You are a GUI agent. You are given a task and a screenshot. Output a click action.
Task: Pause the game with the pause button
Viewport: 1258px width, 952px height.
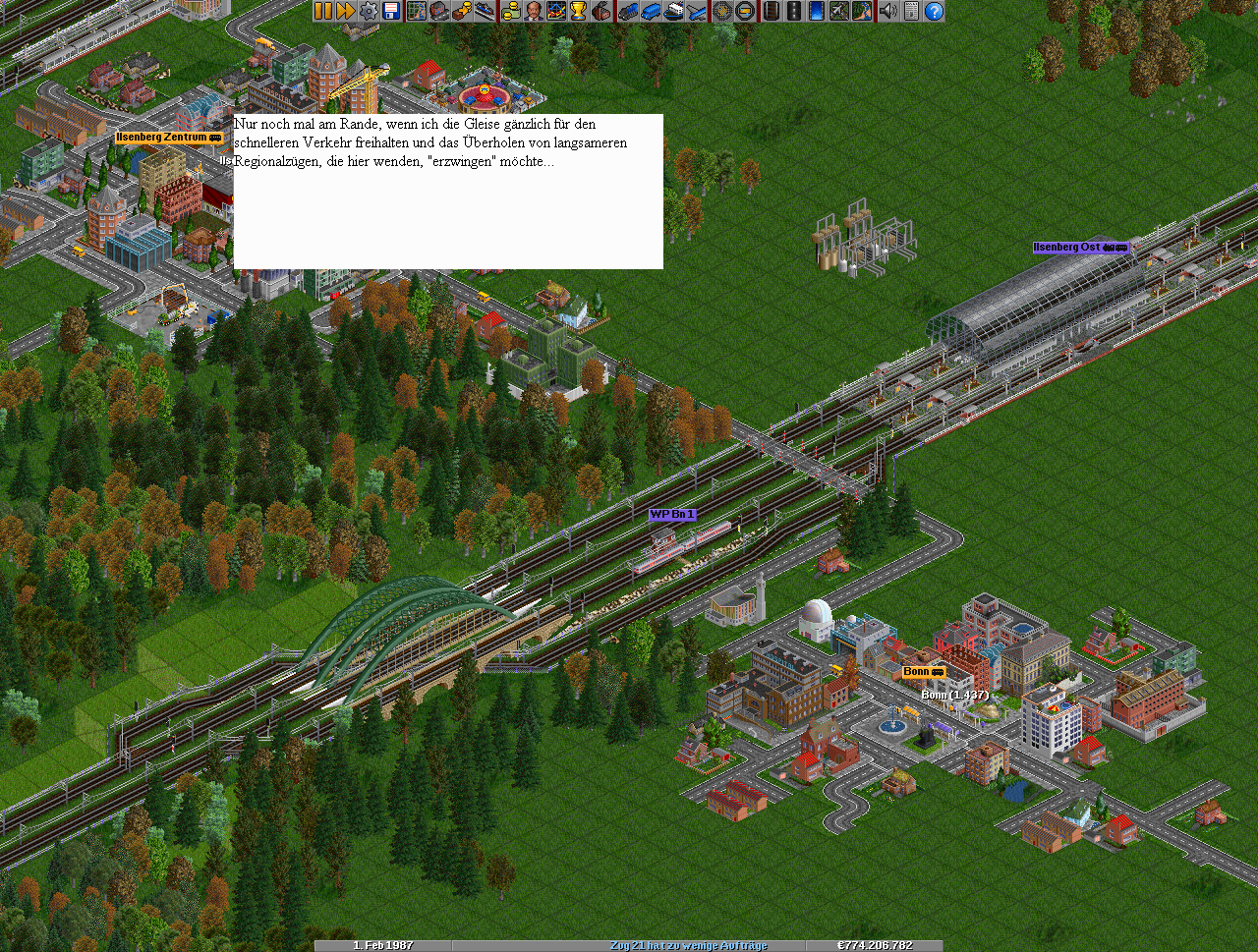(x=323, y=11)
